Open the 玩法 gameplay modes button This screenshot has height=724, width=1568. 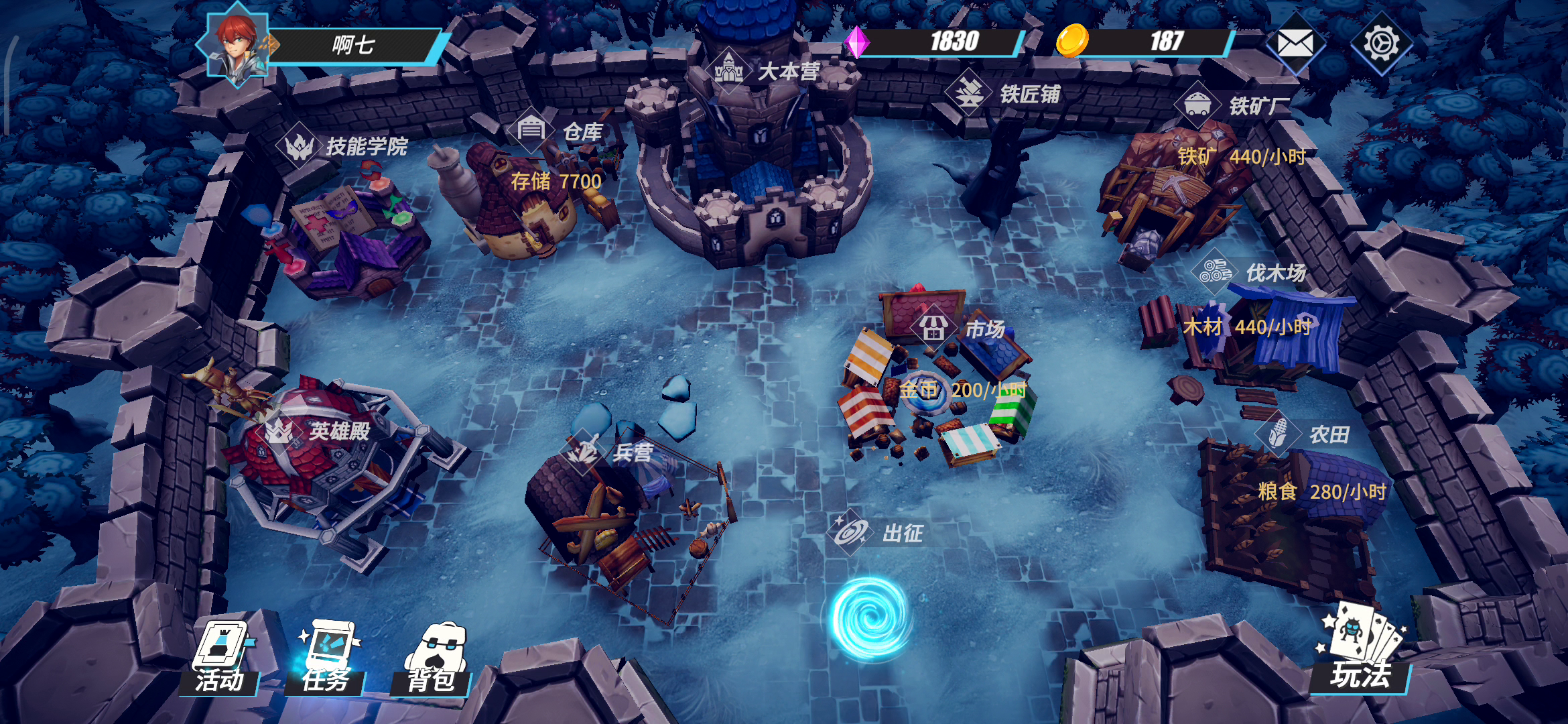[x=1360, y=650]
